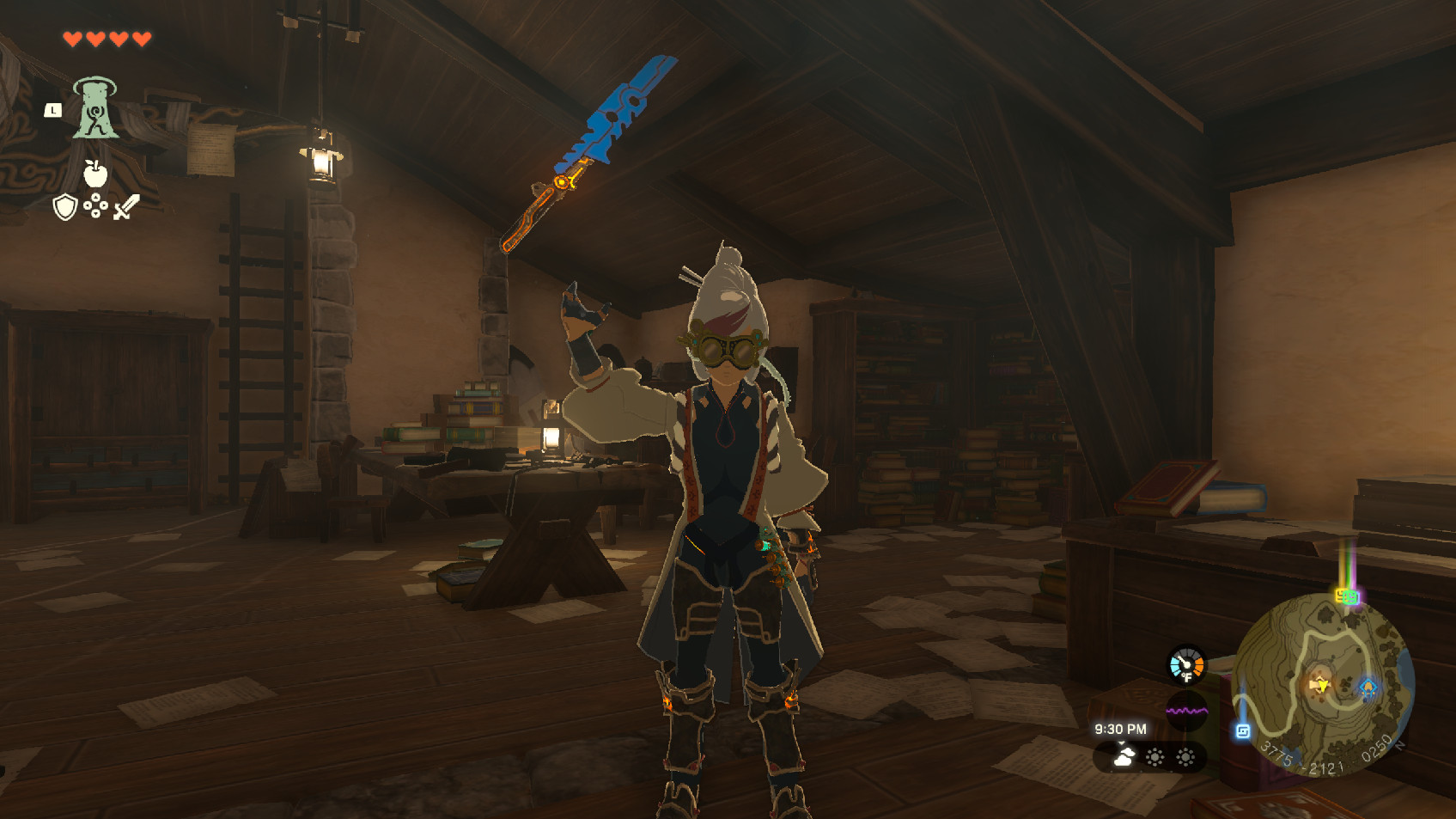
Task: Click the apple food icon
Action: pos(94,172)
